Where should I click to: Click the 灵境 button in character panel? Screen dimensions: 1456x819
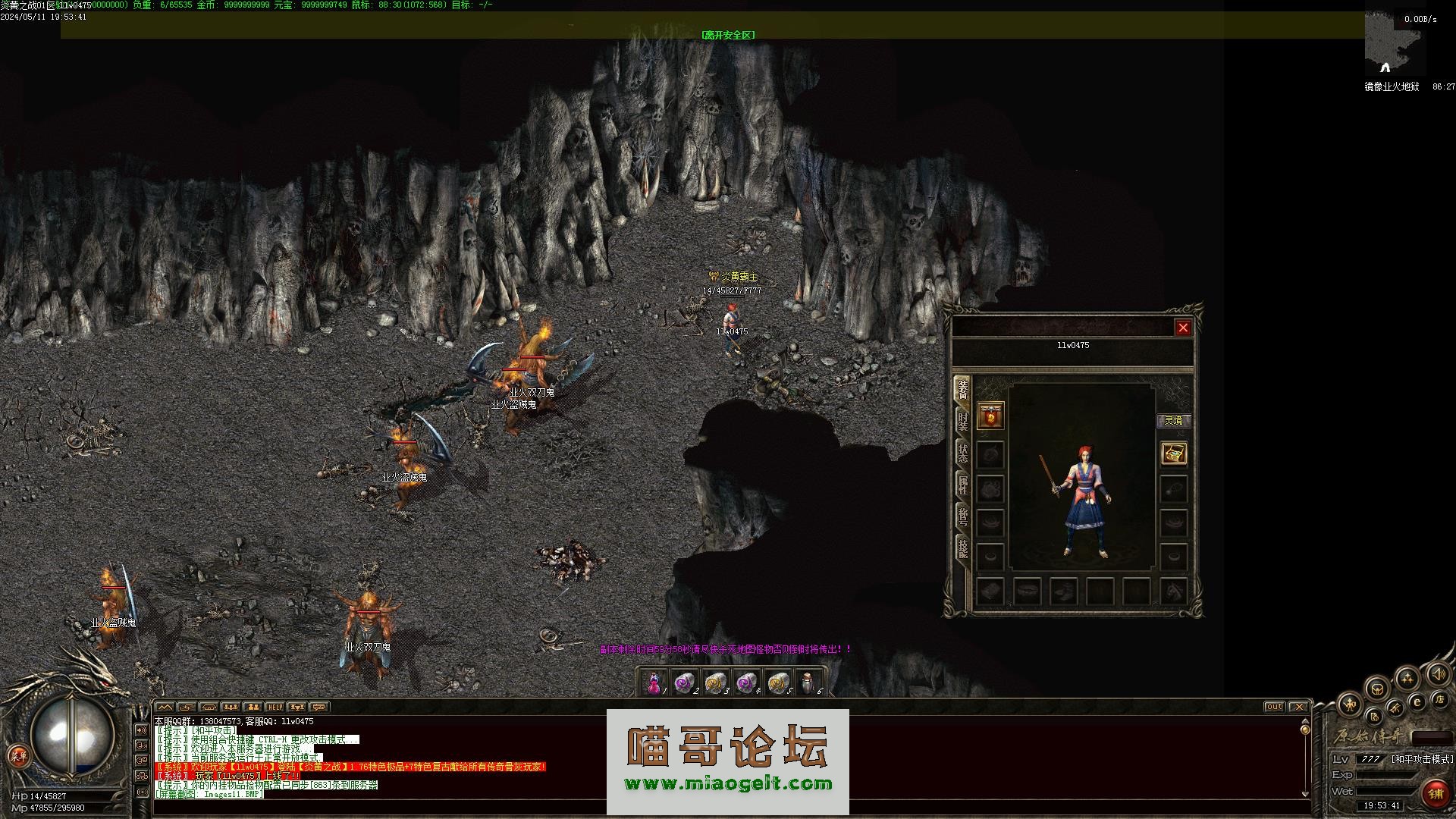1173,420
